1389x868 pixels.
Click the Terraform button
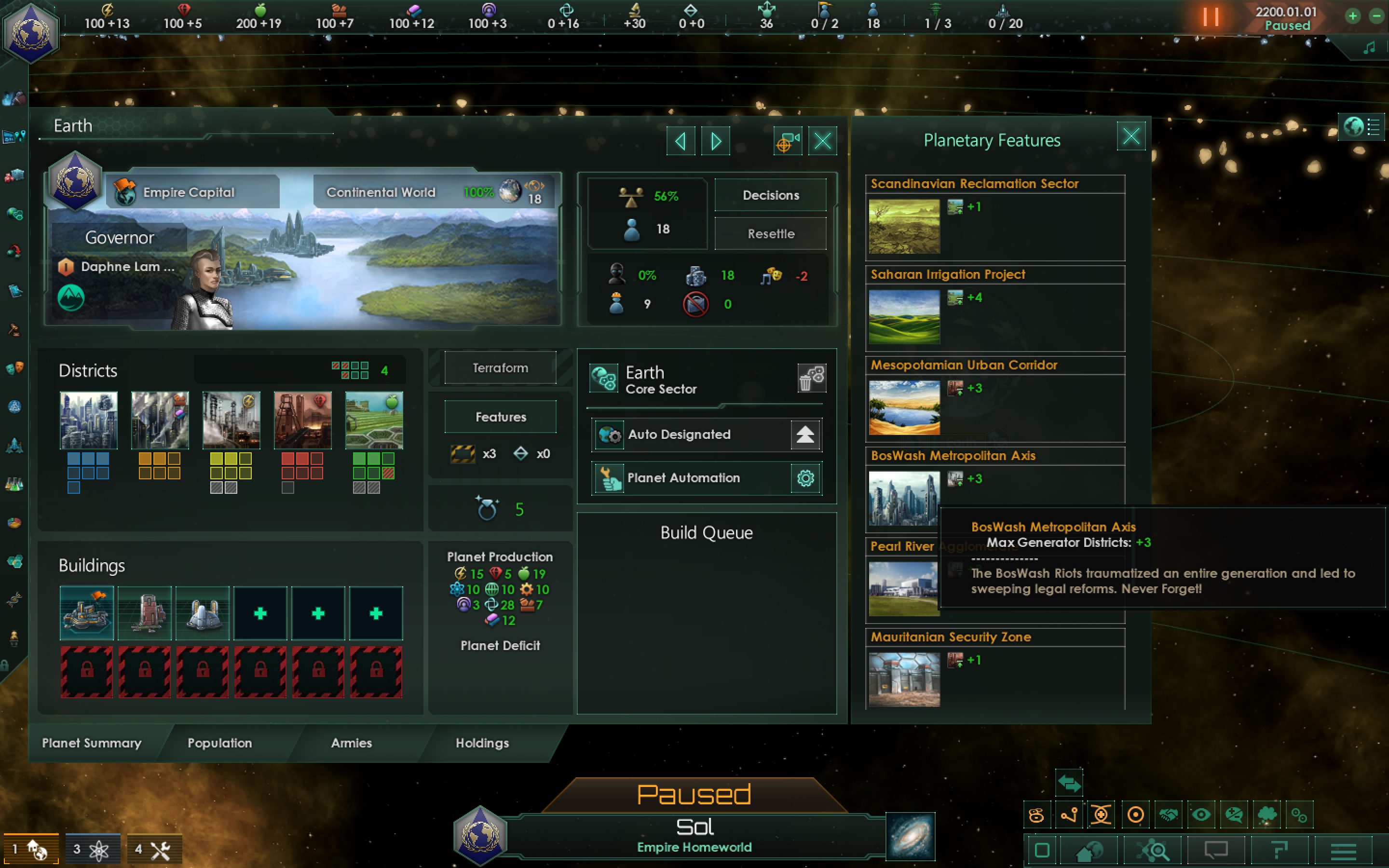tap(499, 367)
